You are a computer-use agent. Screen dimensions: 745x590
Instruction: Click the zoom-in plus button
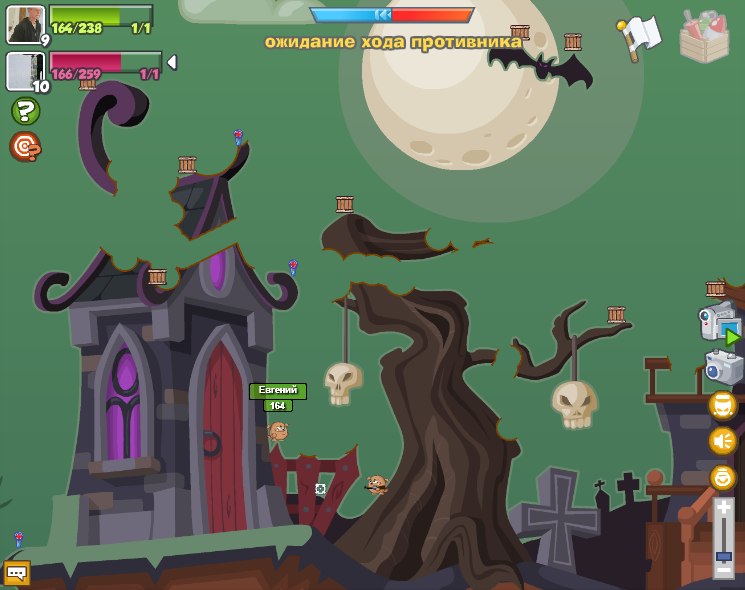click(723, 508)
